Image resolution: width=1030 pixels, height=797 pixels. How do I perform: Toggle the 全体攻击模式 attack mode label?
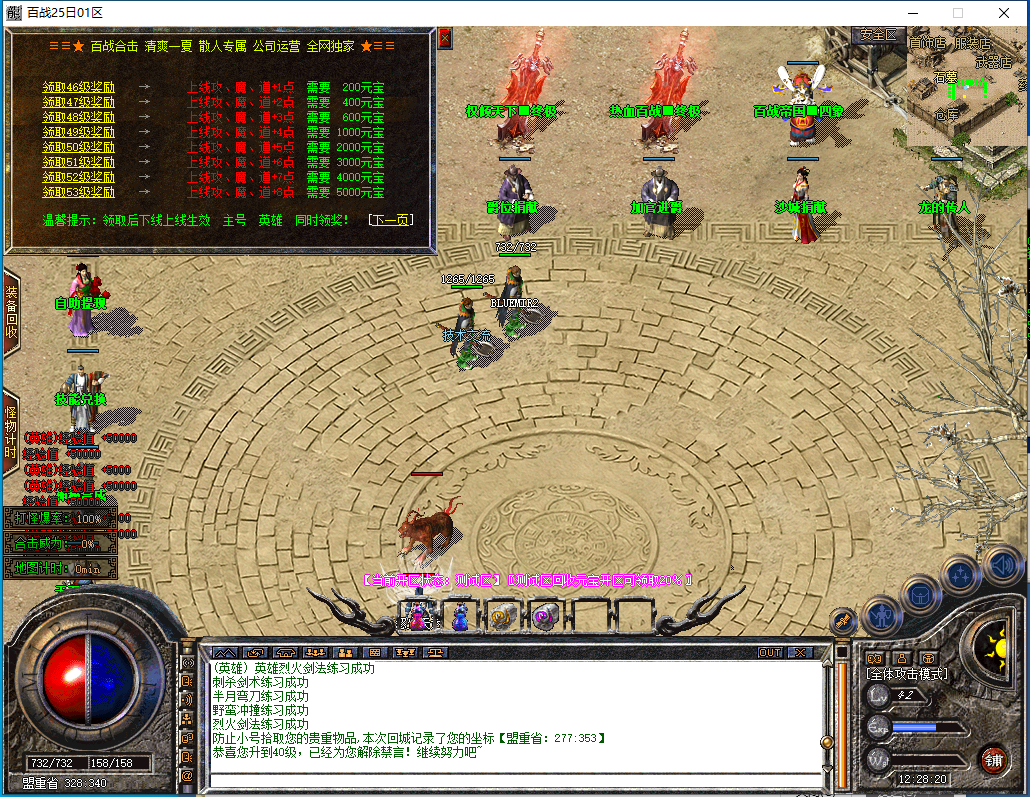pyautogui.click(x=906, y=674)
